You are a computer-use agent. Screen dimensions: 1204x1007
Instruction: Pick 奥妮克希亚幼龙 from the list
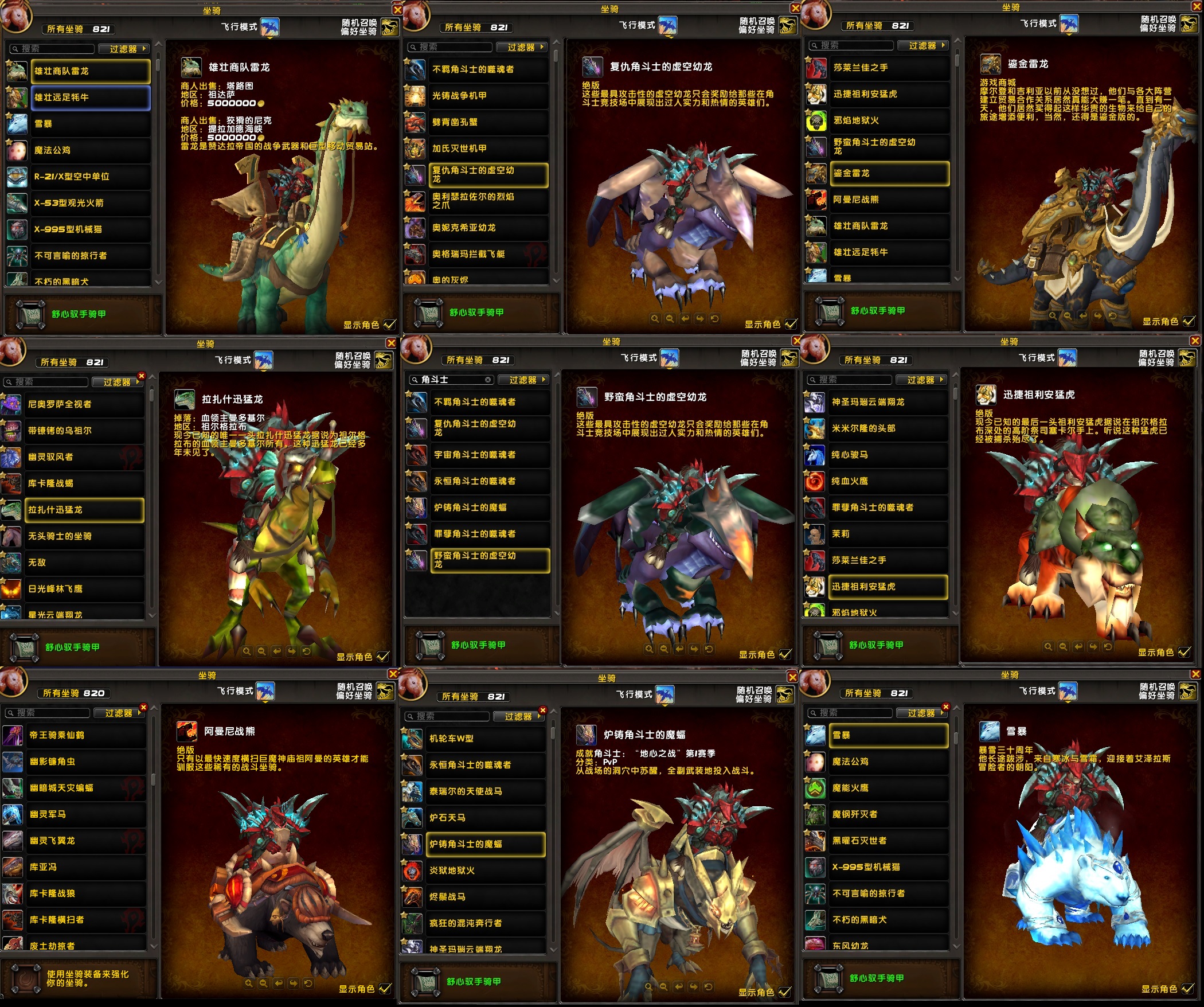(488, 228)
